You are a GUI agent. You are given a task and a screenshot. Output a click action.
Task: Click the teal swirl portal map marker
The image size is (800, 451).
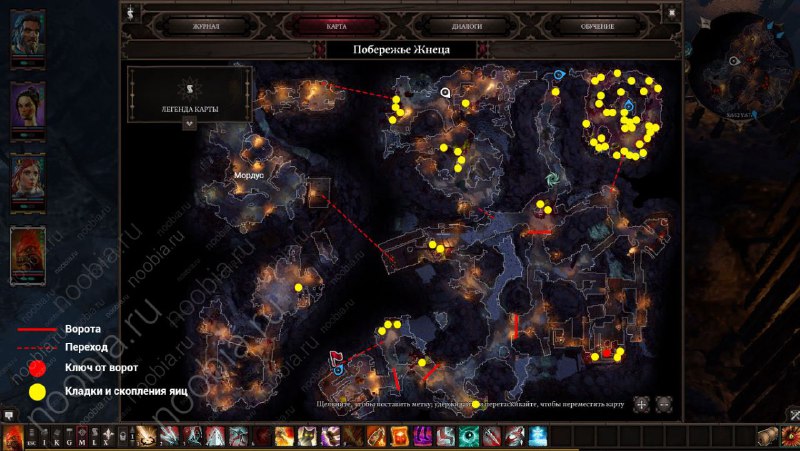[551, 179]
